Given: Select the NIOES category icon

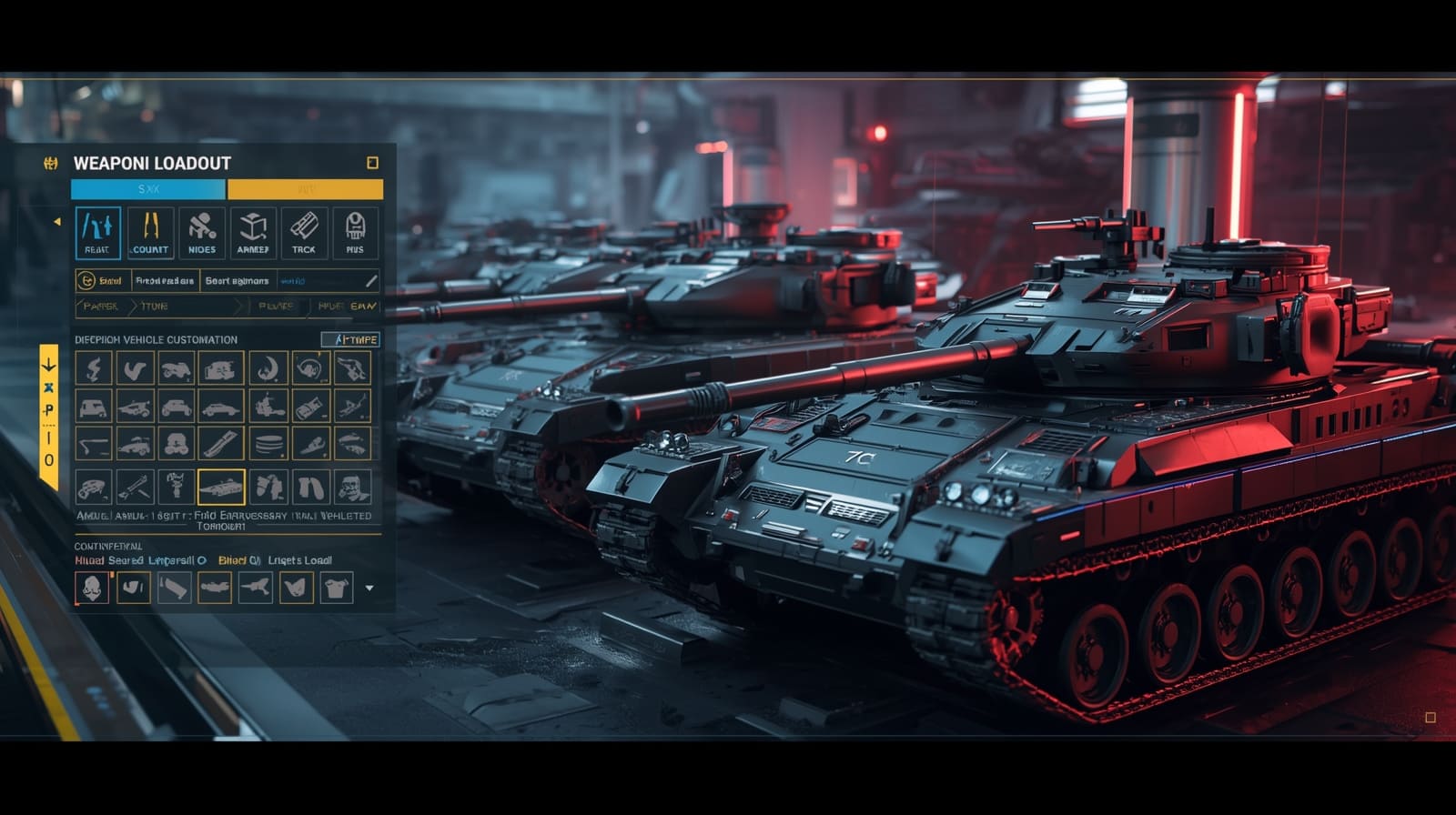Looking at the screenshot, I should (x=202, y=233).
